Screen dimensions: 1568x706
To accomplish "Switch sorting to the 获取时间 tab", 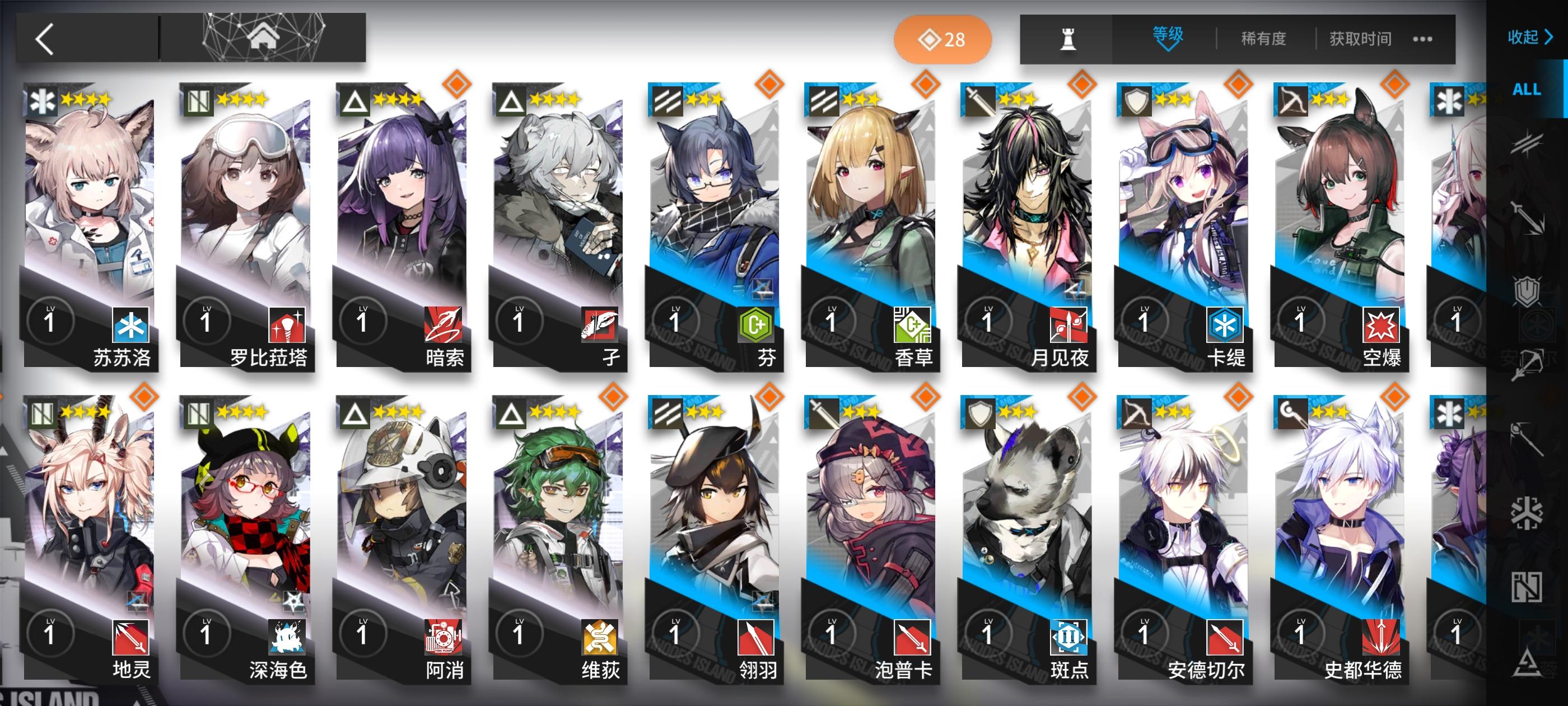I will [x=1360, y=38].
